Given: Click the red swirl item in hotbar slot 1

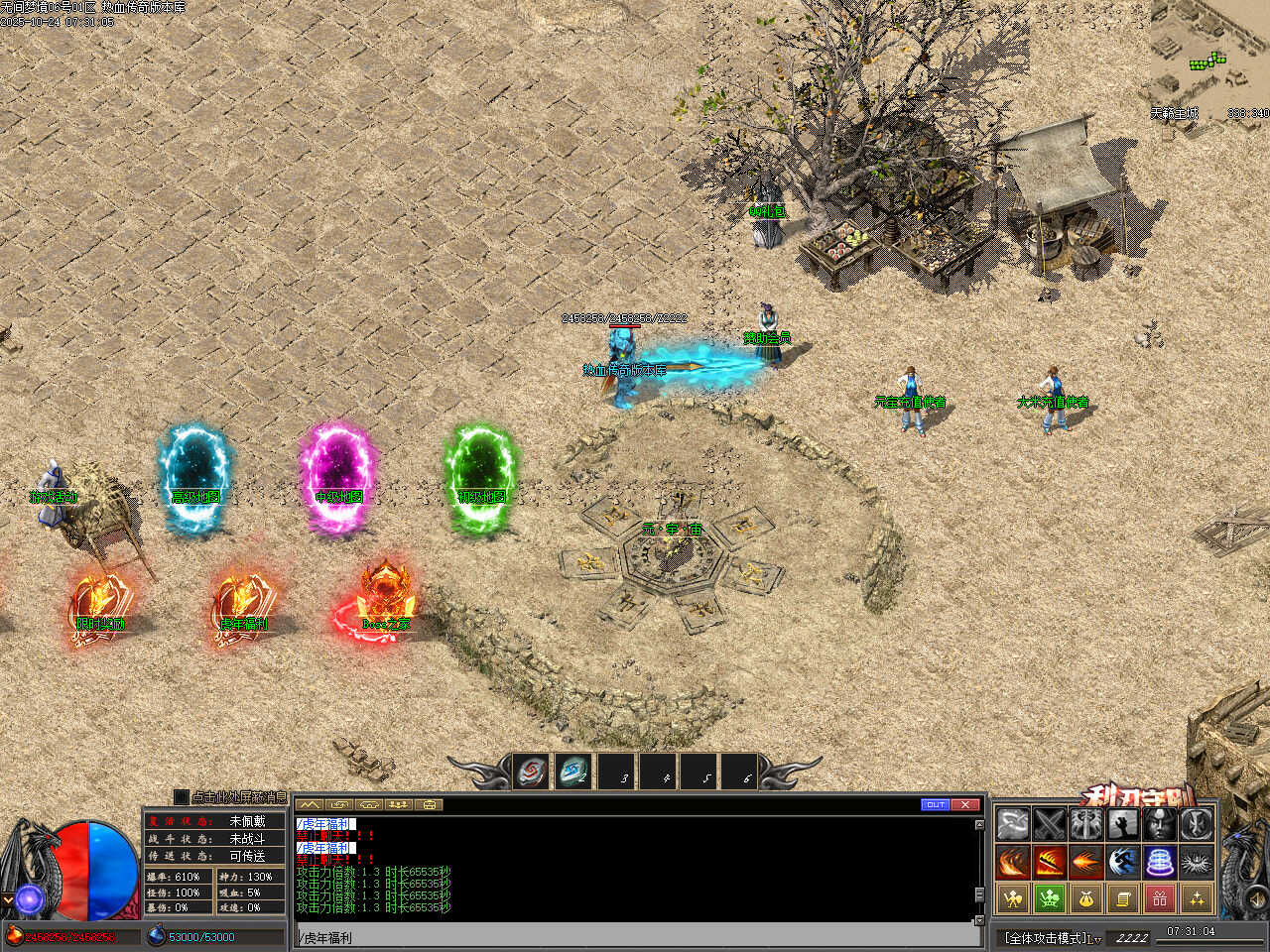Looking at the screenshot, I should 532,772.
